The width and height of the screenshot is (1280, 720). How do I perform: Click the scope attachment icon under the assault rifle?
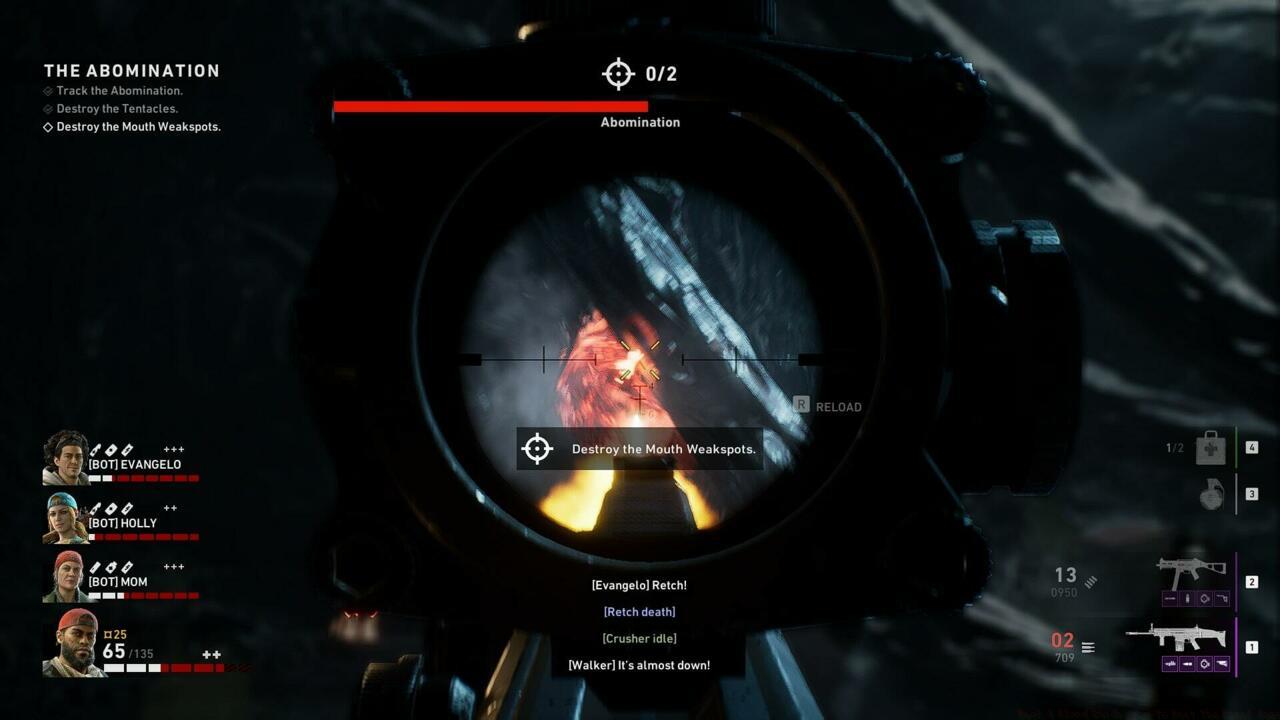(1204, 664)
